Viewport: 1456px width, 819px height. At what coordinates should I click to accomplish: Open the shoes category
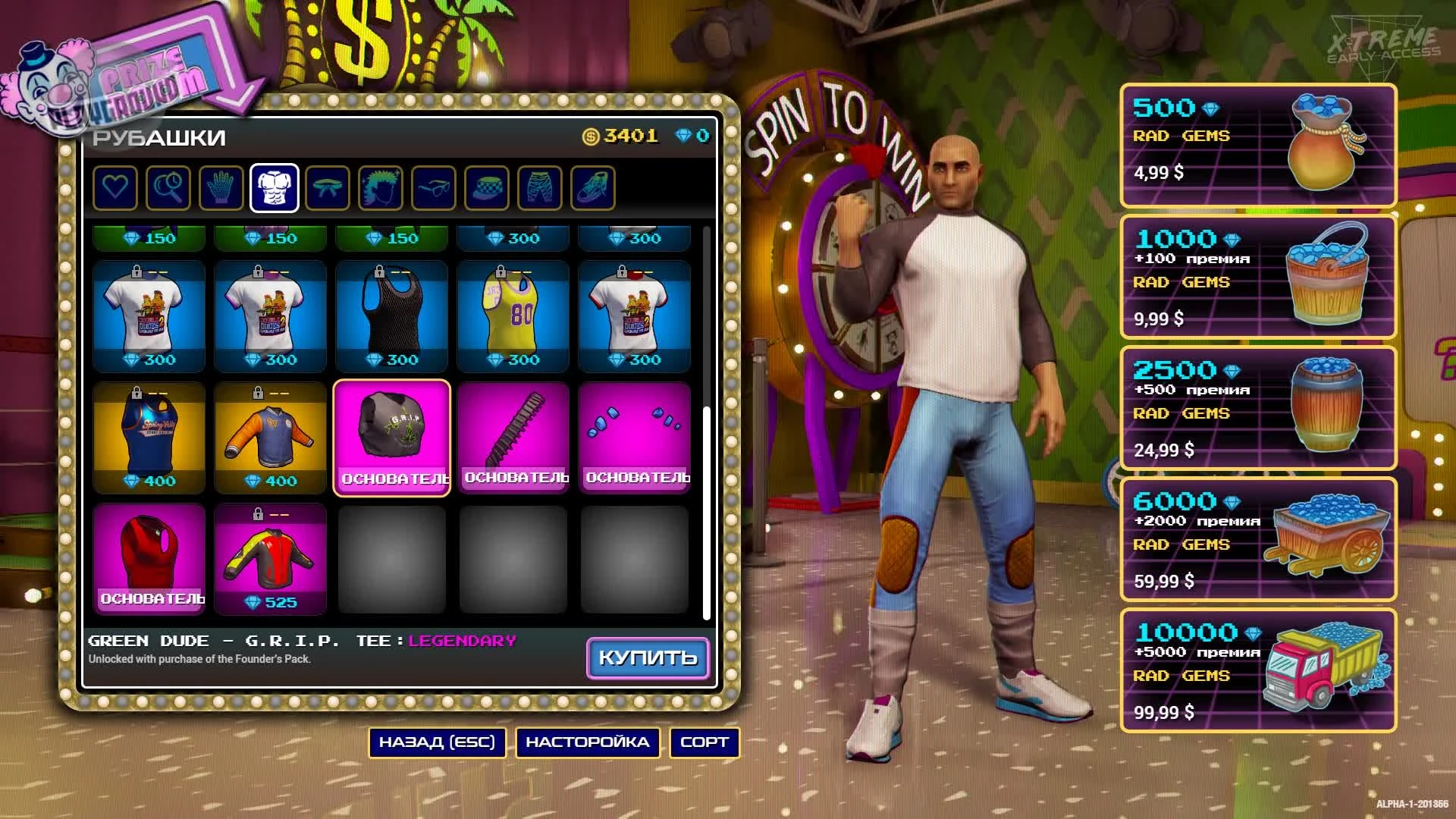[x=593, y=188]
